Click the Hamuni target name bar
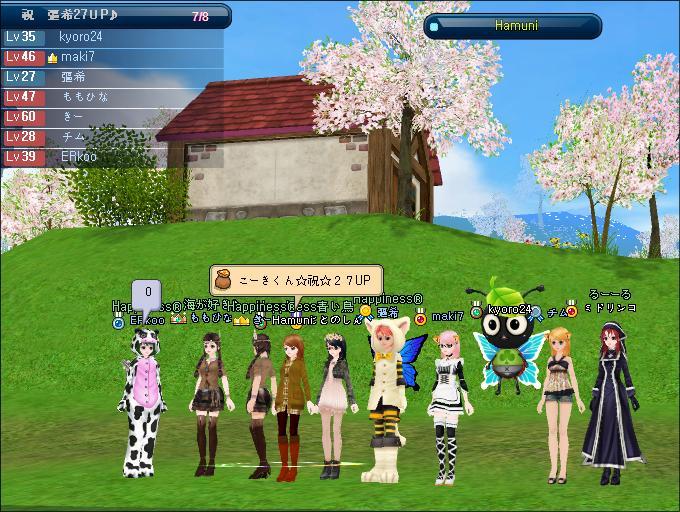The width and height of the screenshot is (680, 512). pyautogui.click(x=515, y=26)
